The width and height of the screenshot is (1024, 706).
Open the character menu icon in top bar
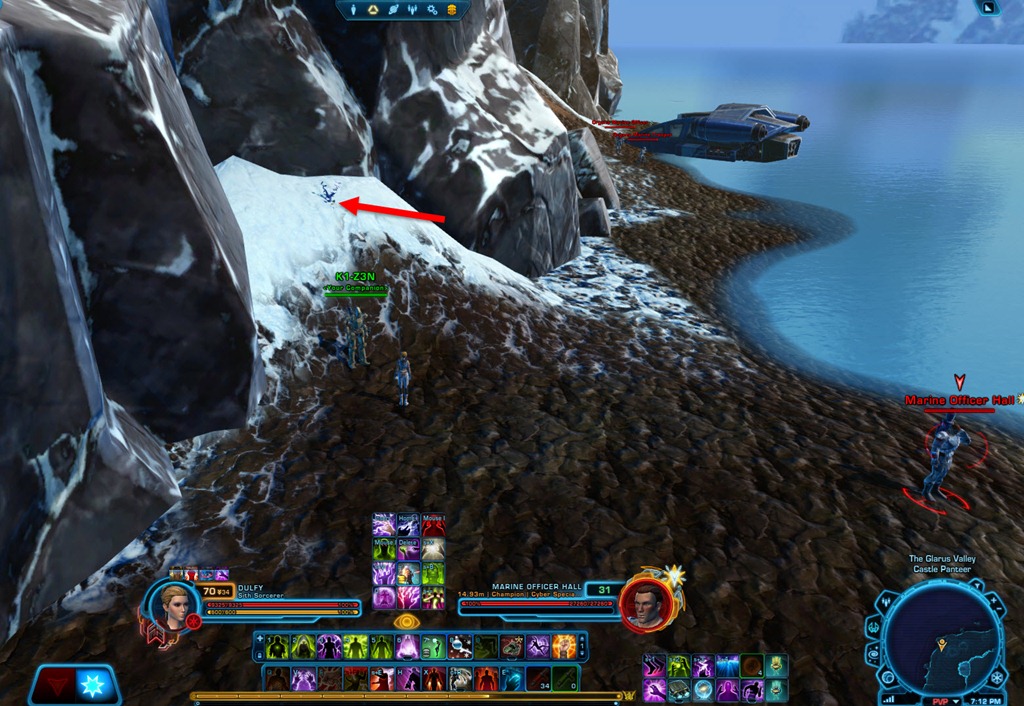(353, 10)
